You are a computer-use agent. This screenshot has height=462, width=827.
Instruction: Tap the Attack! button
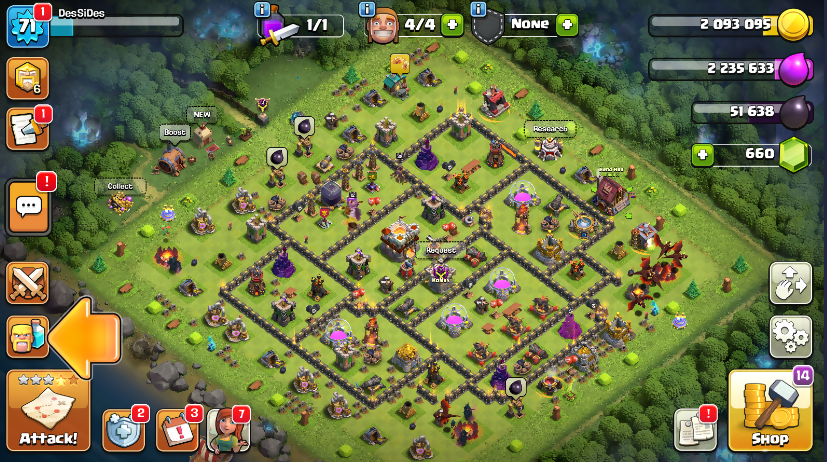[48, 411]
